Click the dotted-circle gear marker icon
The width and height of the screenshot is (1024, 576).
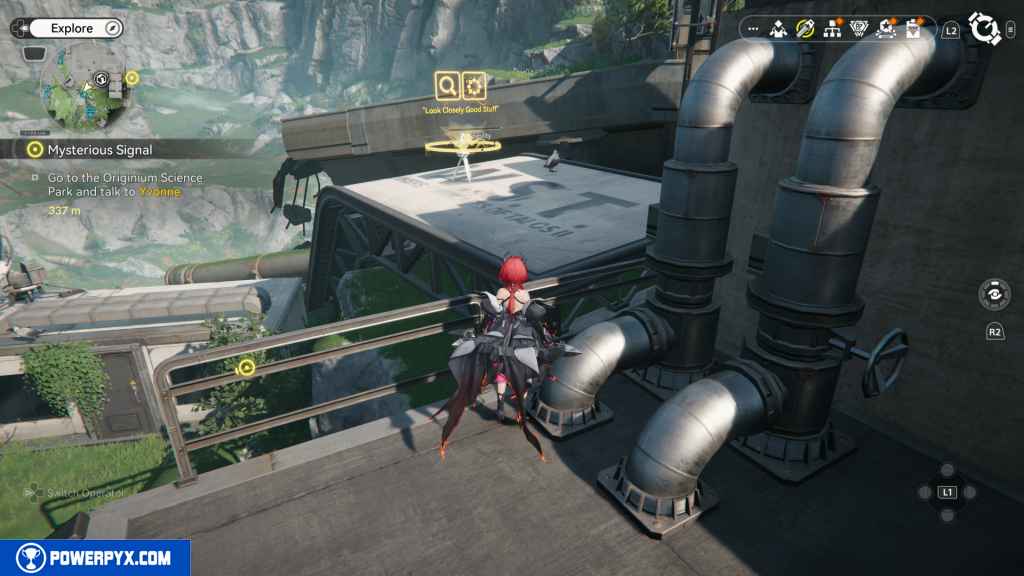click(473, 84)
